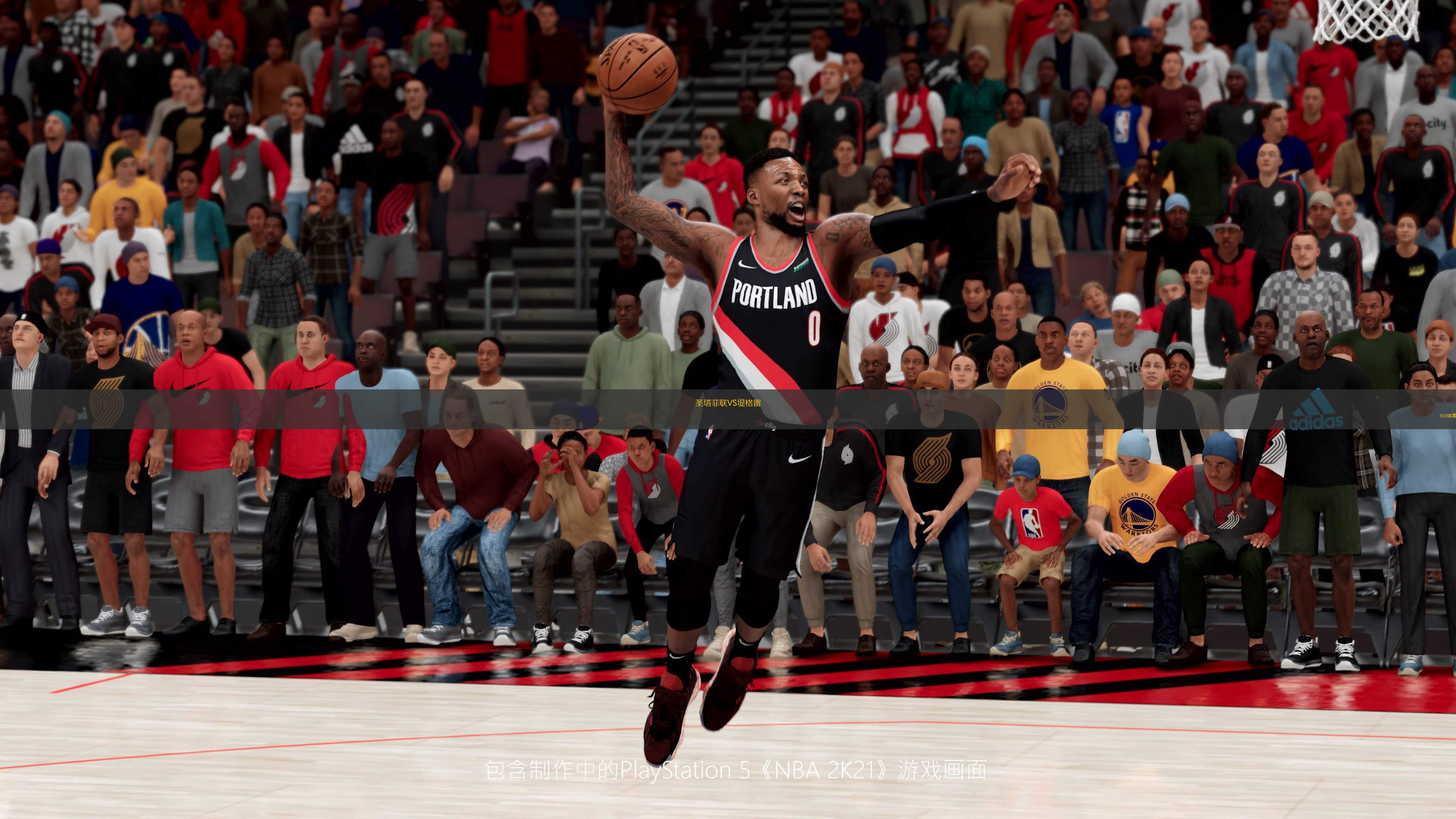This screenshot has height=819, width=1456.
Task: Open the 圣塔菲联VS堤格雷 banner link
Action: tap(728, 403)
